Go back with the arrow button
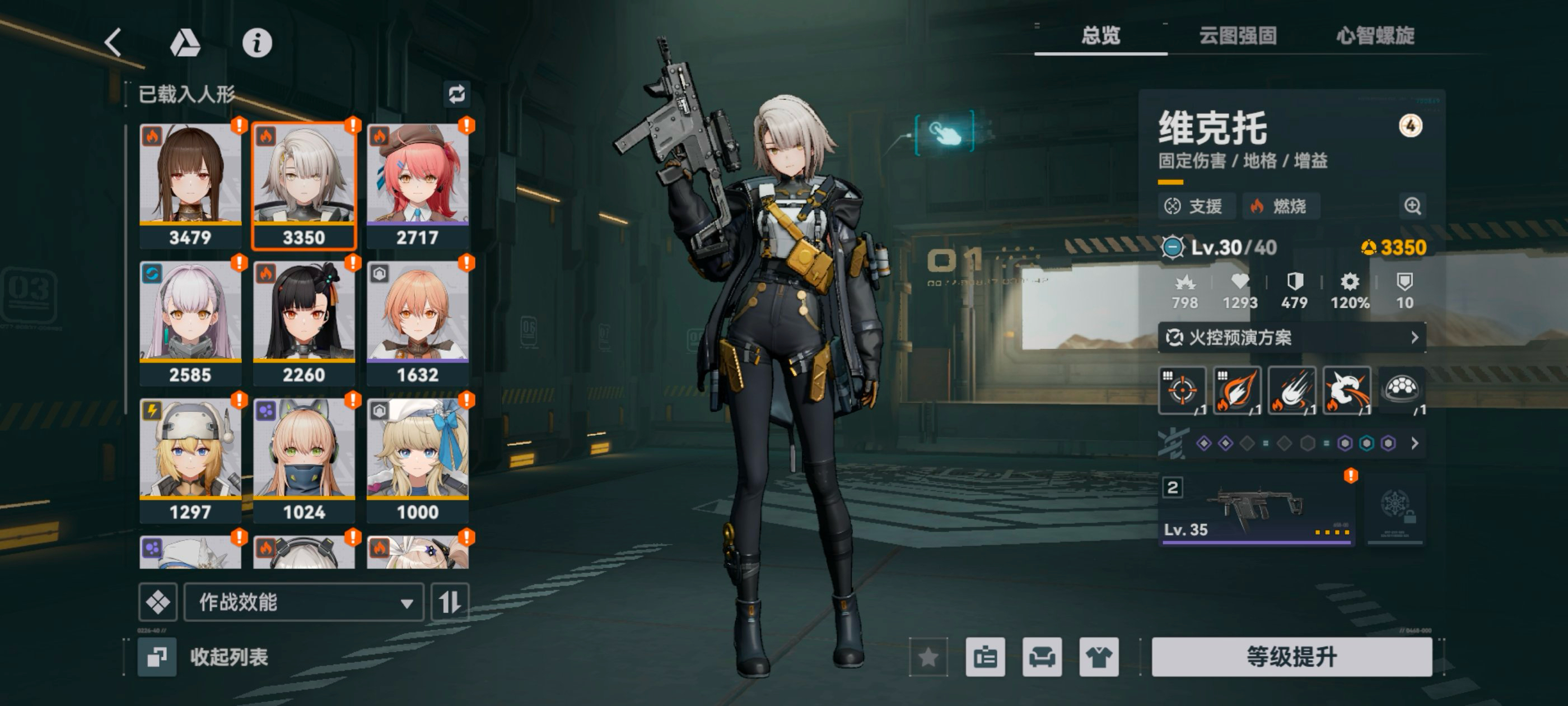Screen dimensions: 1568x706 point(113,43)
